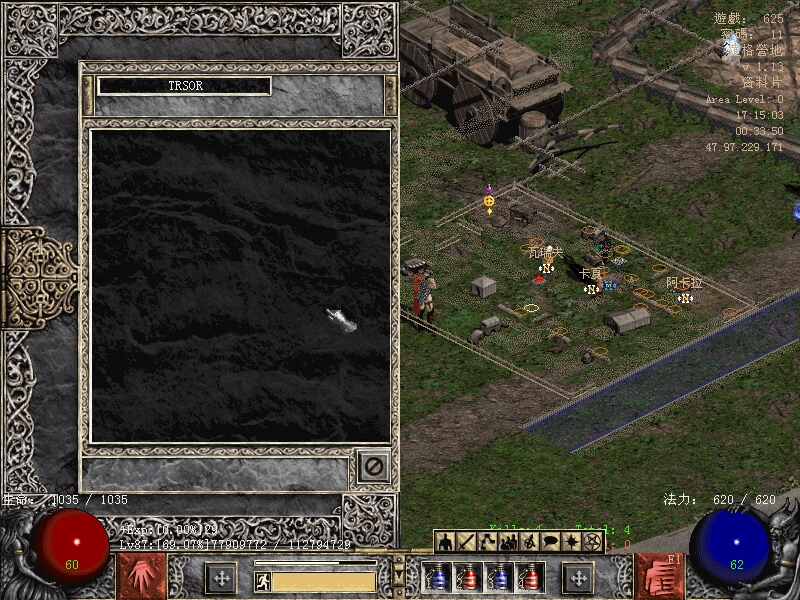Image resolution: width=800 pixels, height=600 pixels.
Task: Open the quest log starburst icon
Action: (572, 542)
